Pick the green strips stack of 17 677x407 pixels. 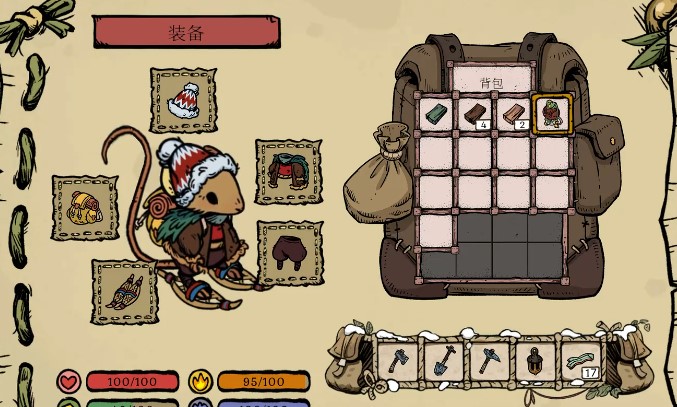(580, 360)
